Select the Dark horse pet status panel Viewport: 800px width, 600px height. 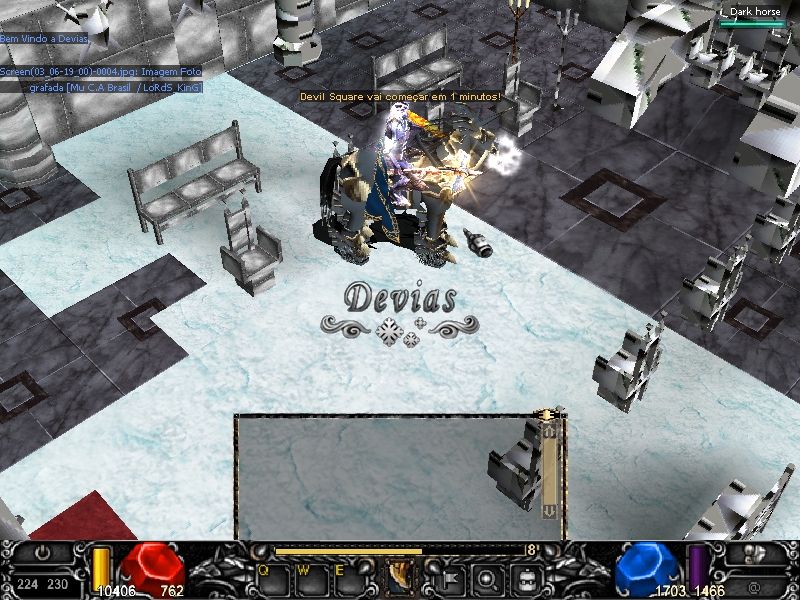pyautogui.click(x=754, y=16)
